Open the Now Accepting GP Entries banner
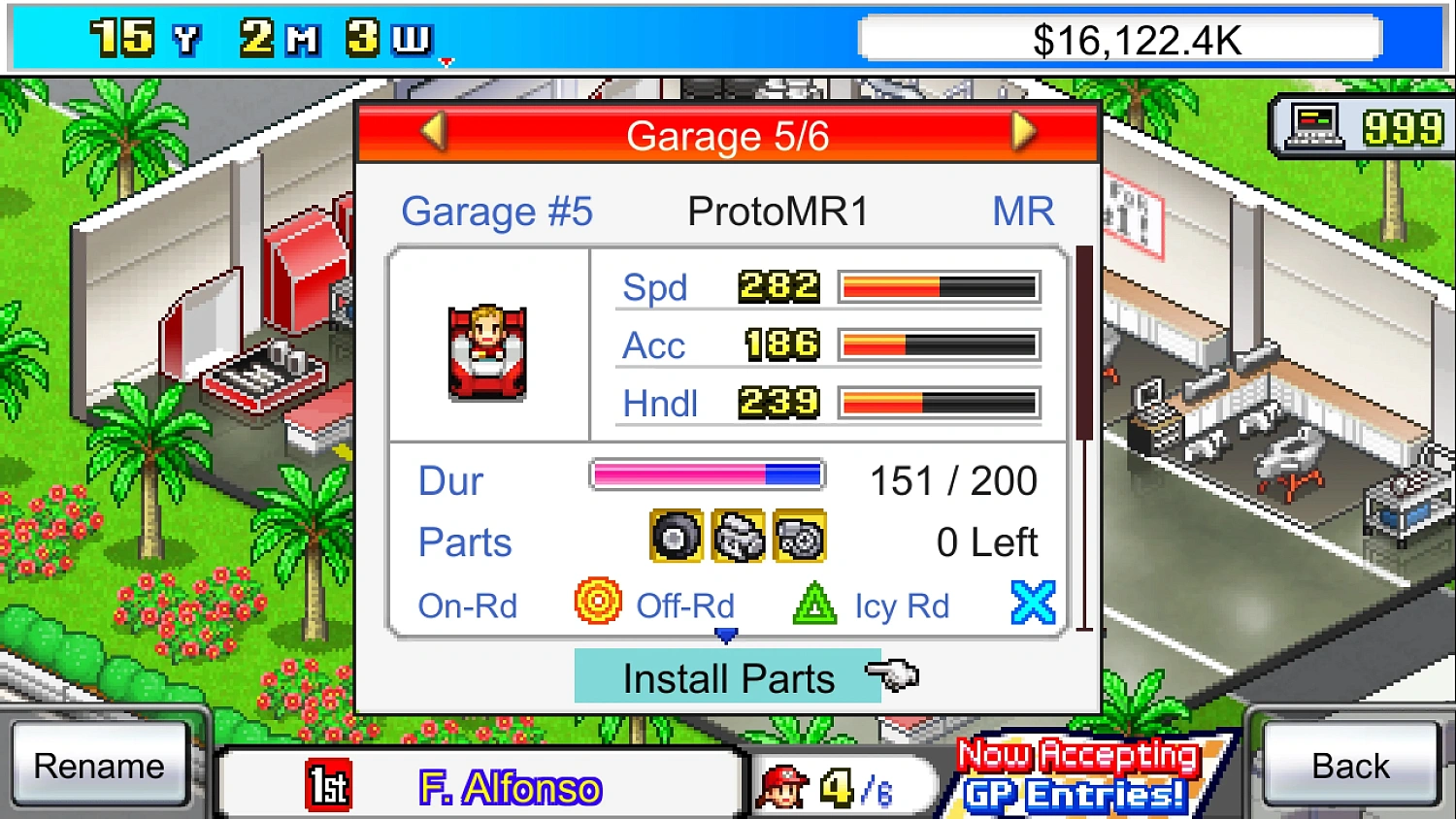 pyautogui.click(x=1077, y=776)
